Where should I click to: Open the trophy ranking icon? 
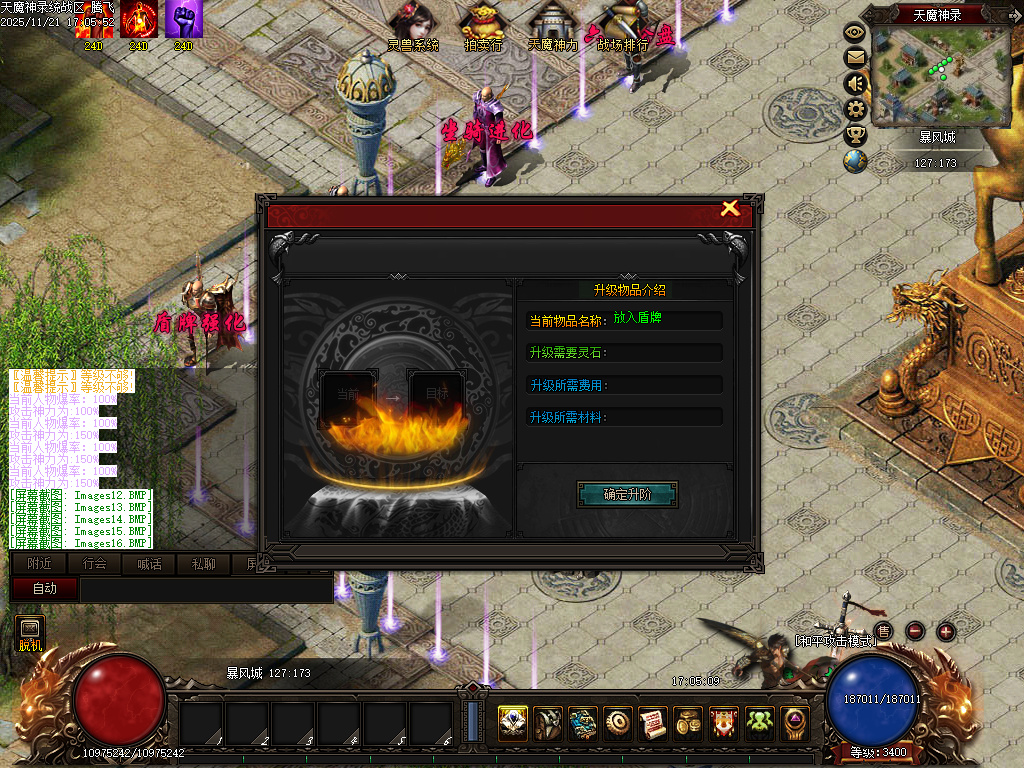click(x=855, y=135)
